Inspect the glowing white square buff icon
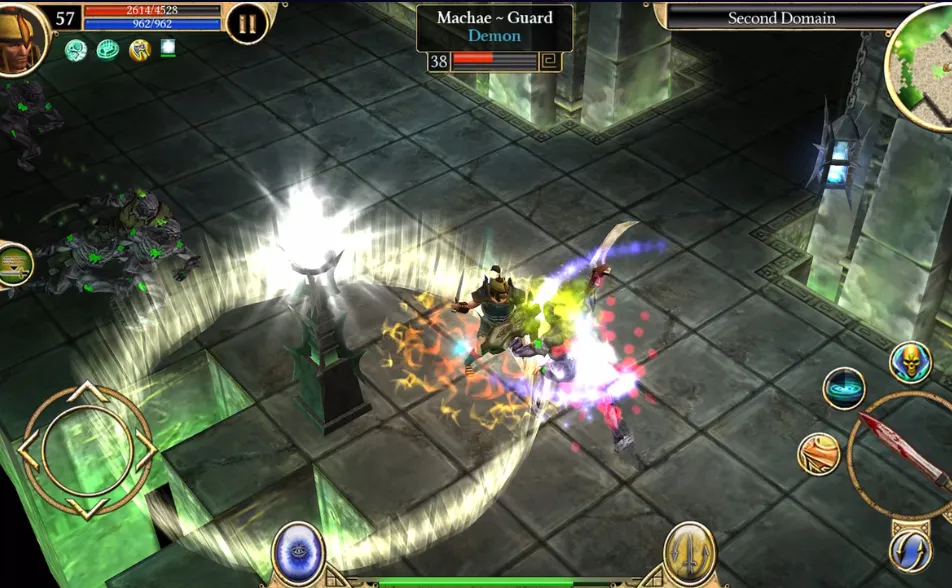Image resolution: width=952 pixels, height=588 pixels. point(168,48)
